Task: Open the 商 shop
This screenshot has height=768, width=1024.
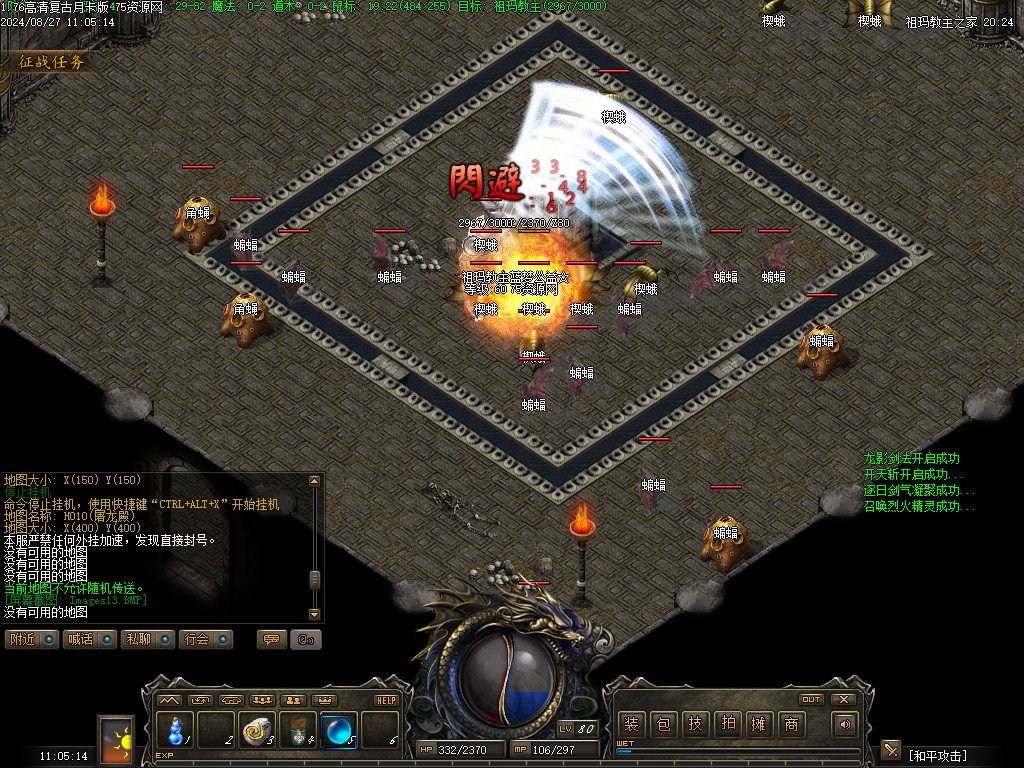Action: 791,724
